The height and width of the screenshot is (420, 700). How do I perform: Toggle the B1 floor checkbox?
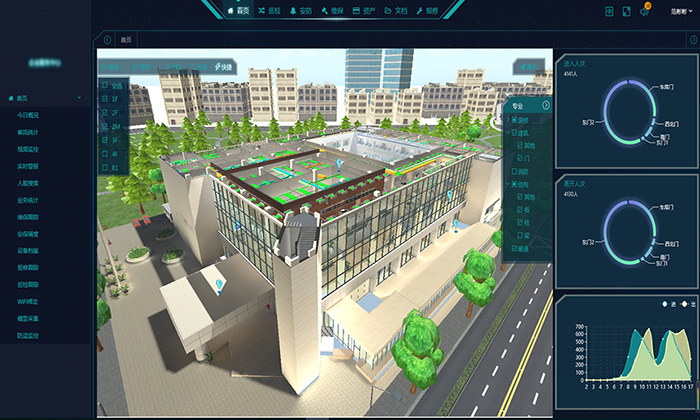pyautogui.click(x=104, y=169)
